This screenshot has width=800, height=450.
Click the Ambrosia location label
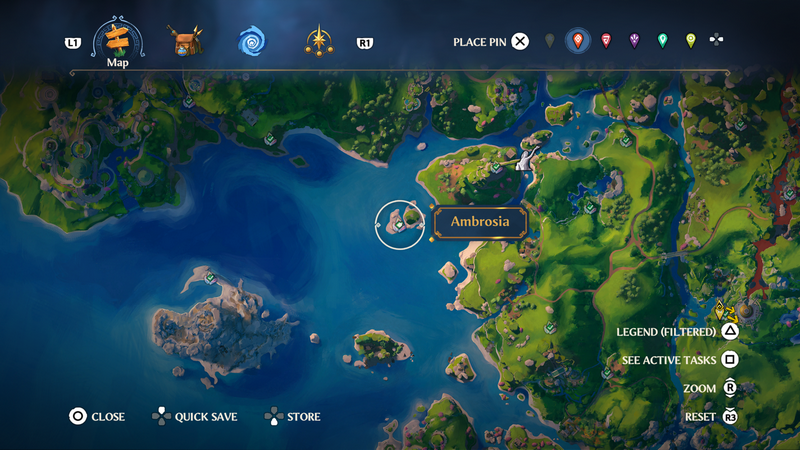pyautogui.click(x=480, y=222)
